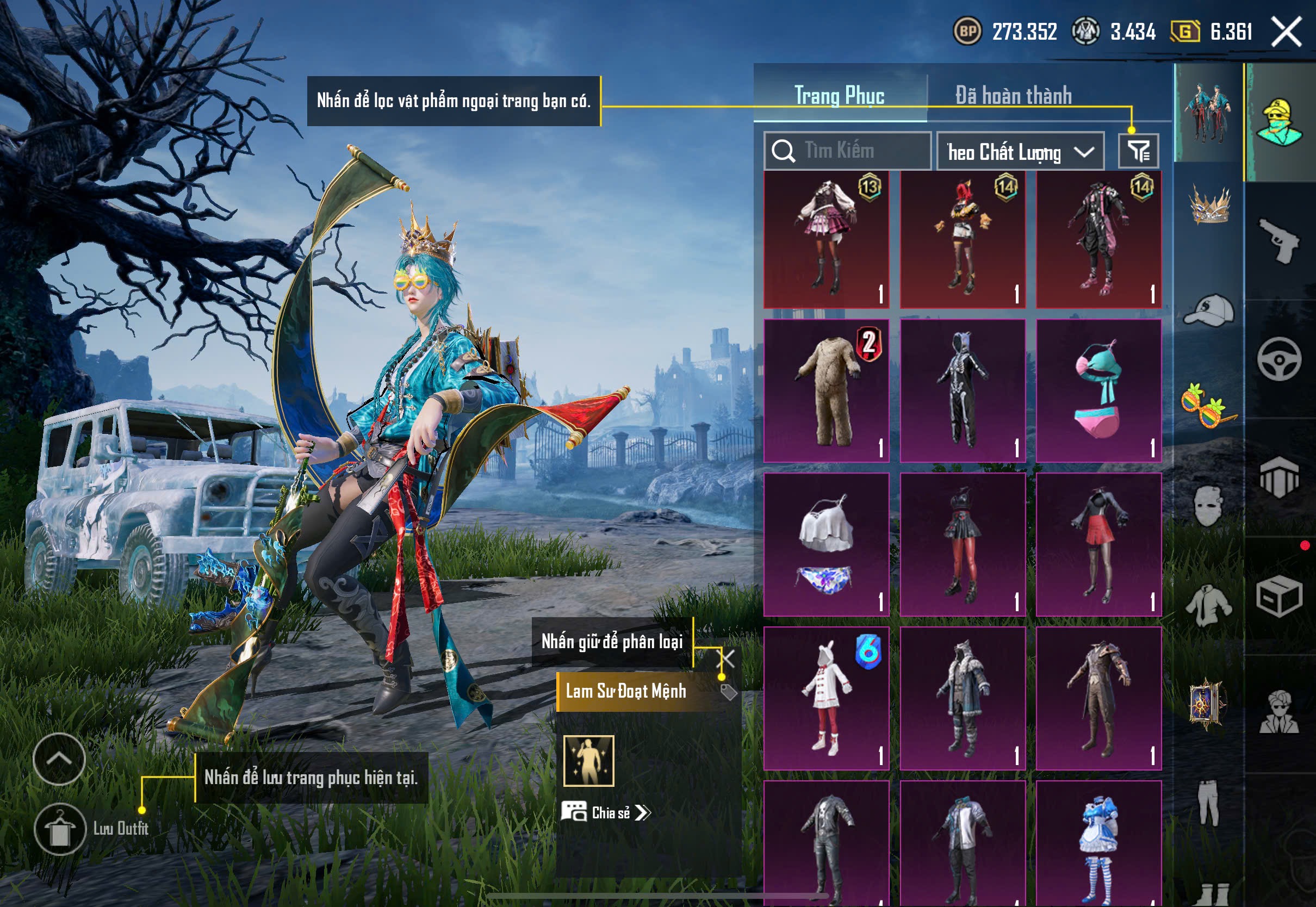Close the Lam Sư Đoạt Mệnh info panel
This screenshot has width=1316, height=907.
tap(726, 659)
